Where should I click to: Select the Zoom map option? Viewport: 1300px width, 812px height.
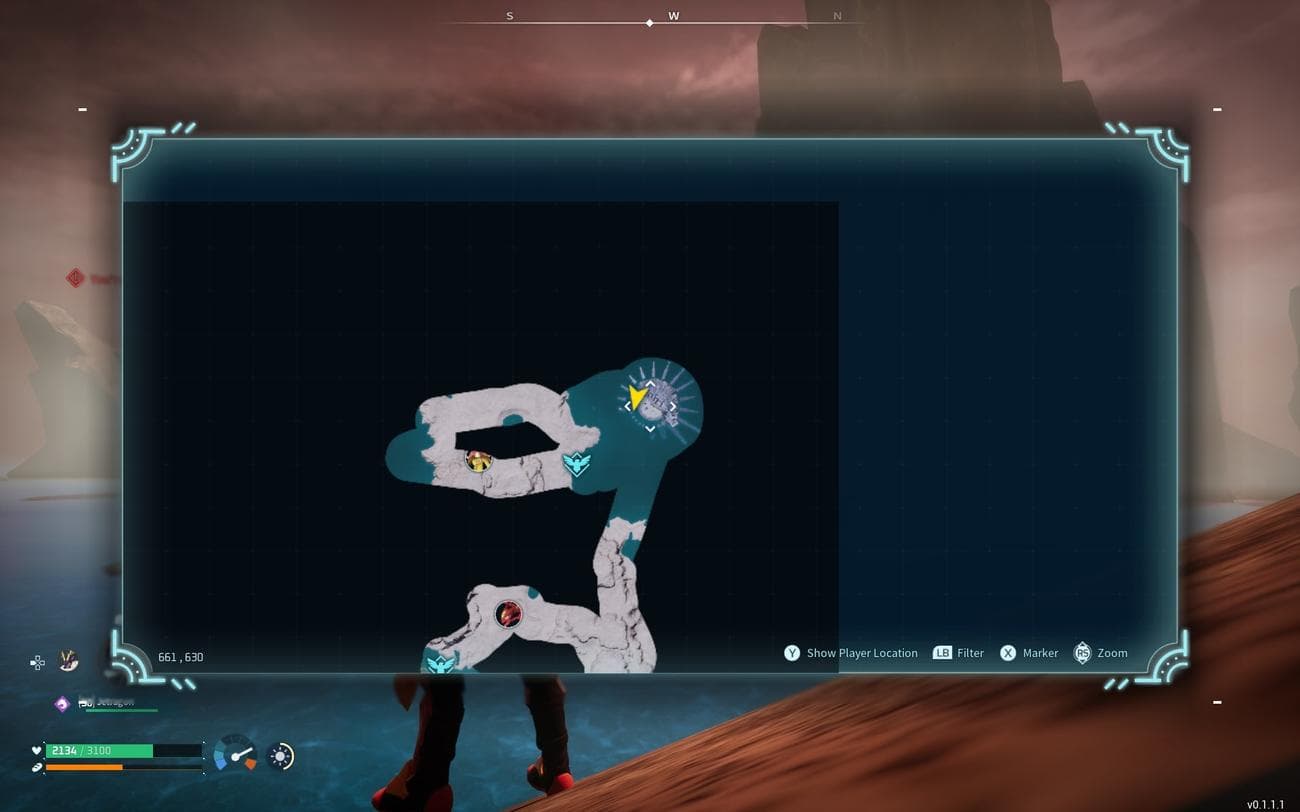tap(1111, 653)
